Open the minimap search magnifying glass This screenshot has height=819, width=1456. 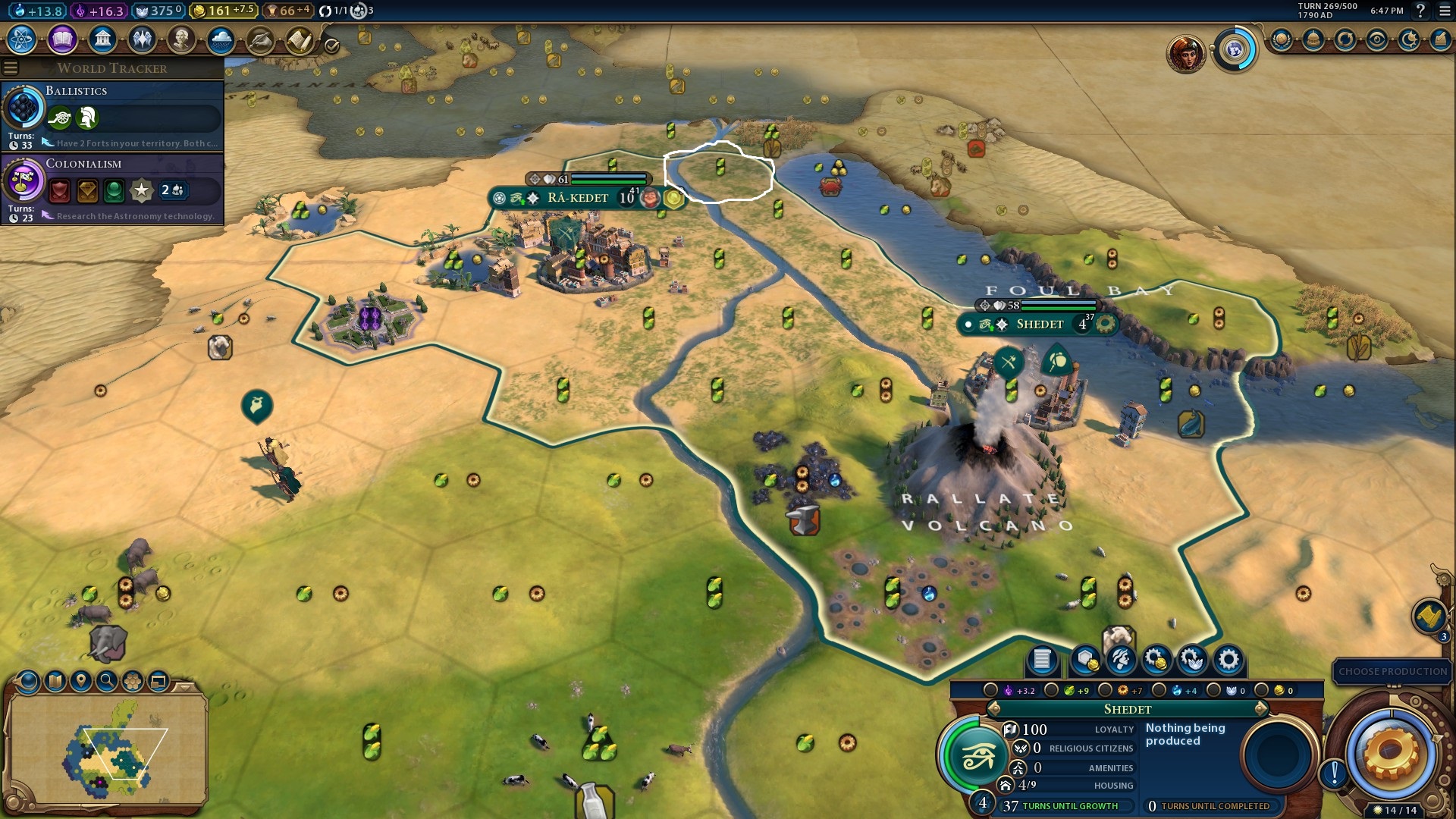pyautogui.click(x=107, y=681)
